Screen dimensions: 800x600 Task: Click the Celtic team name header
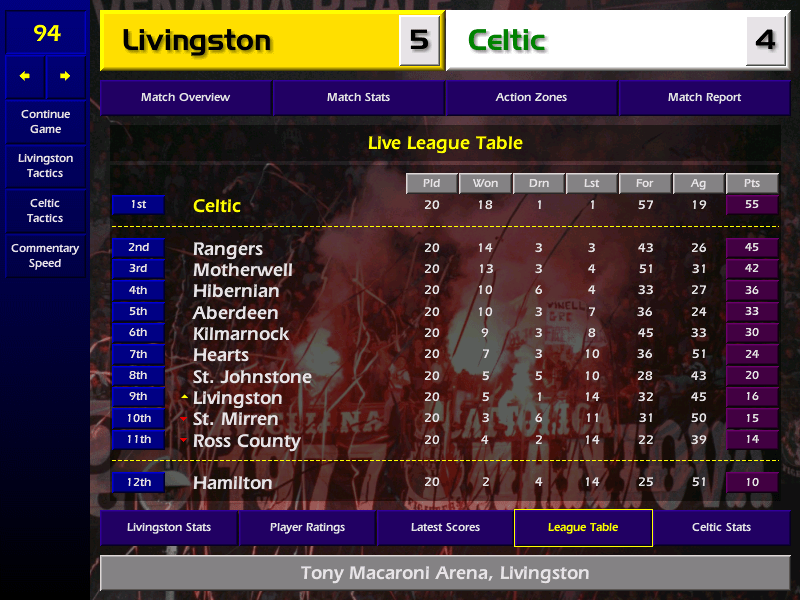point(507,40)
